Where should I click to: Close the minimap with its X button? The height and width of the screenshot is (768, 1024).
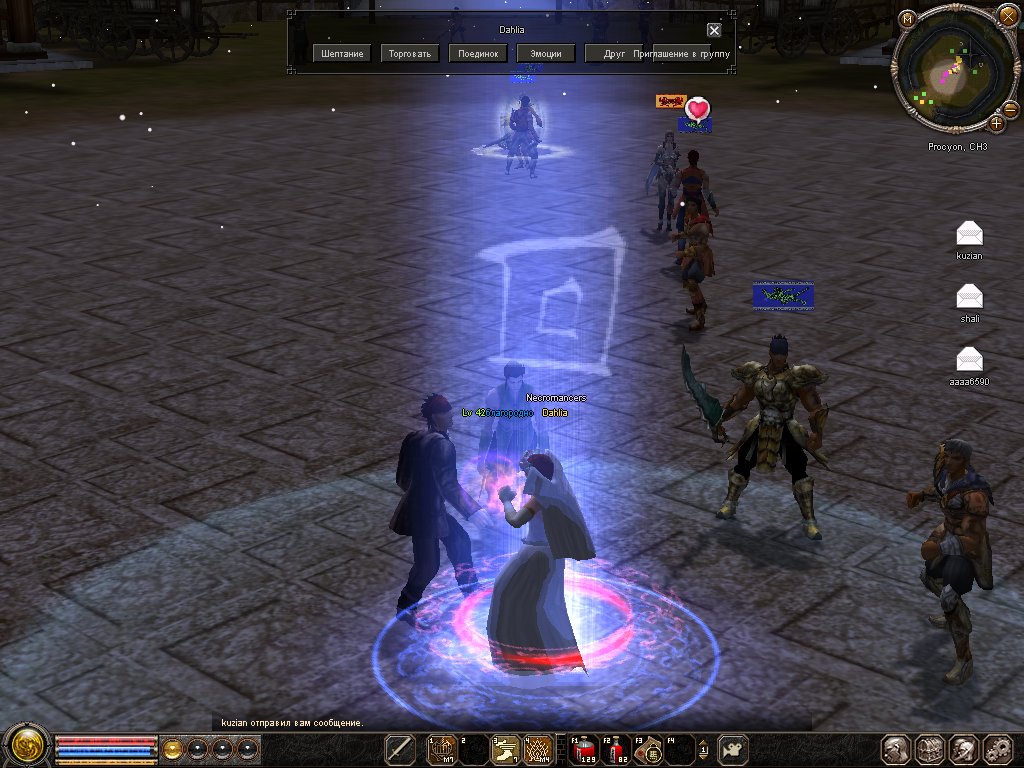coord(1007,15)
